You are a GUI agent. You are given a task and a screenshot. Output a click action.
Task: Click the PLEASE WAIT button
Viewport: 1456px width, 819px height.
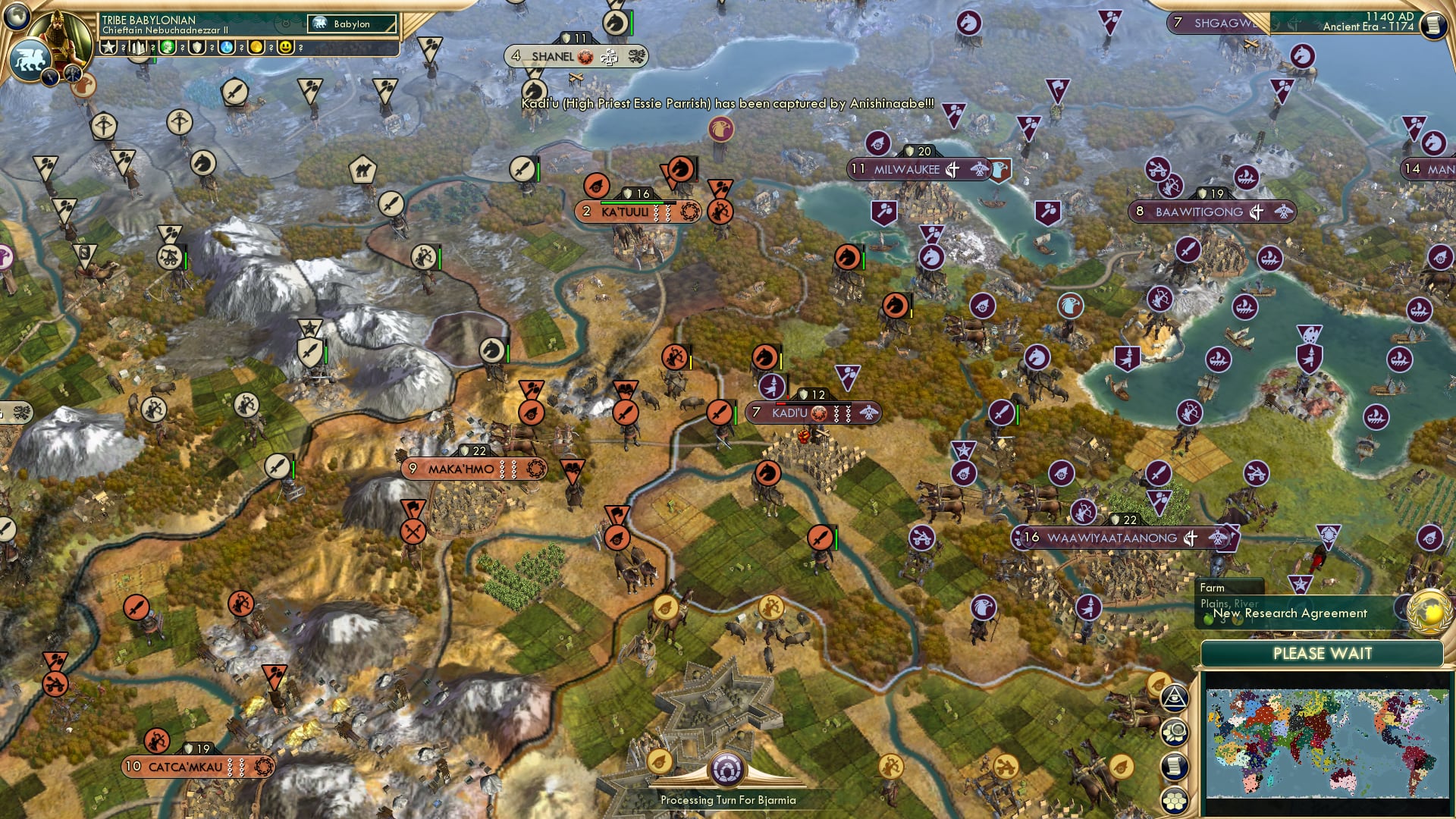(x=1323, y=653)
